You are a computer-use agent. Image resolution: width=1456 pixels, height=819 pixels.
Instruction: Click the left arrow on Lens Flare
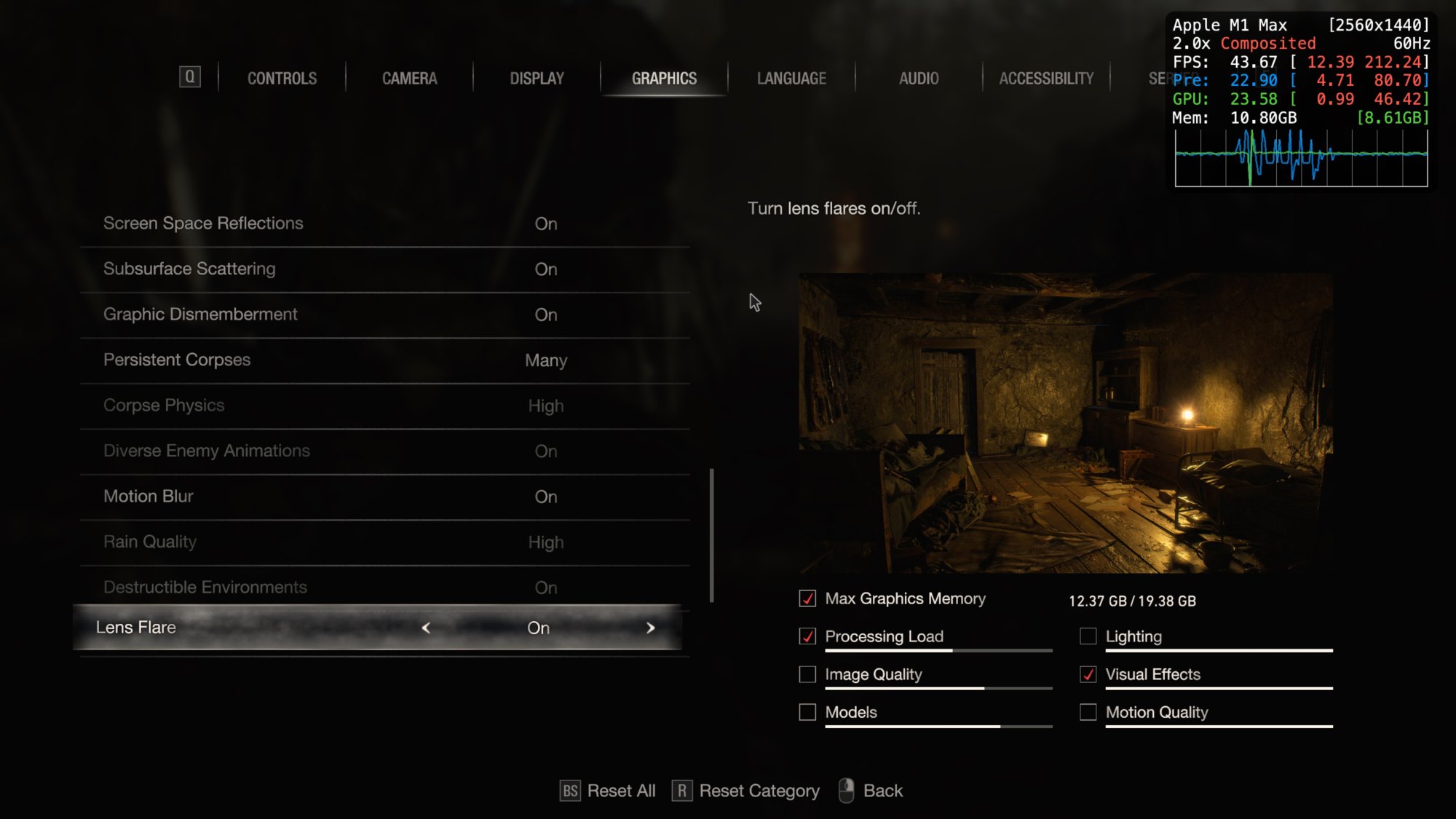426,628
